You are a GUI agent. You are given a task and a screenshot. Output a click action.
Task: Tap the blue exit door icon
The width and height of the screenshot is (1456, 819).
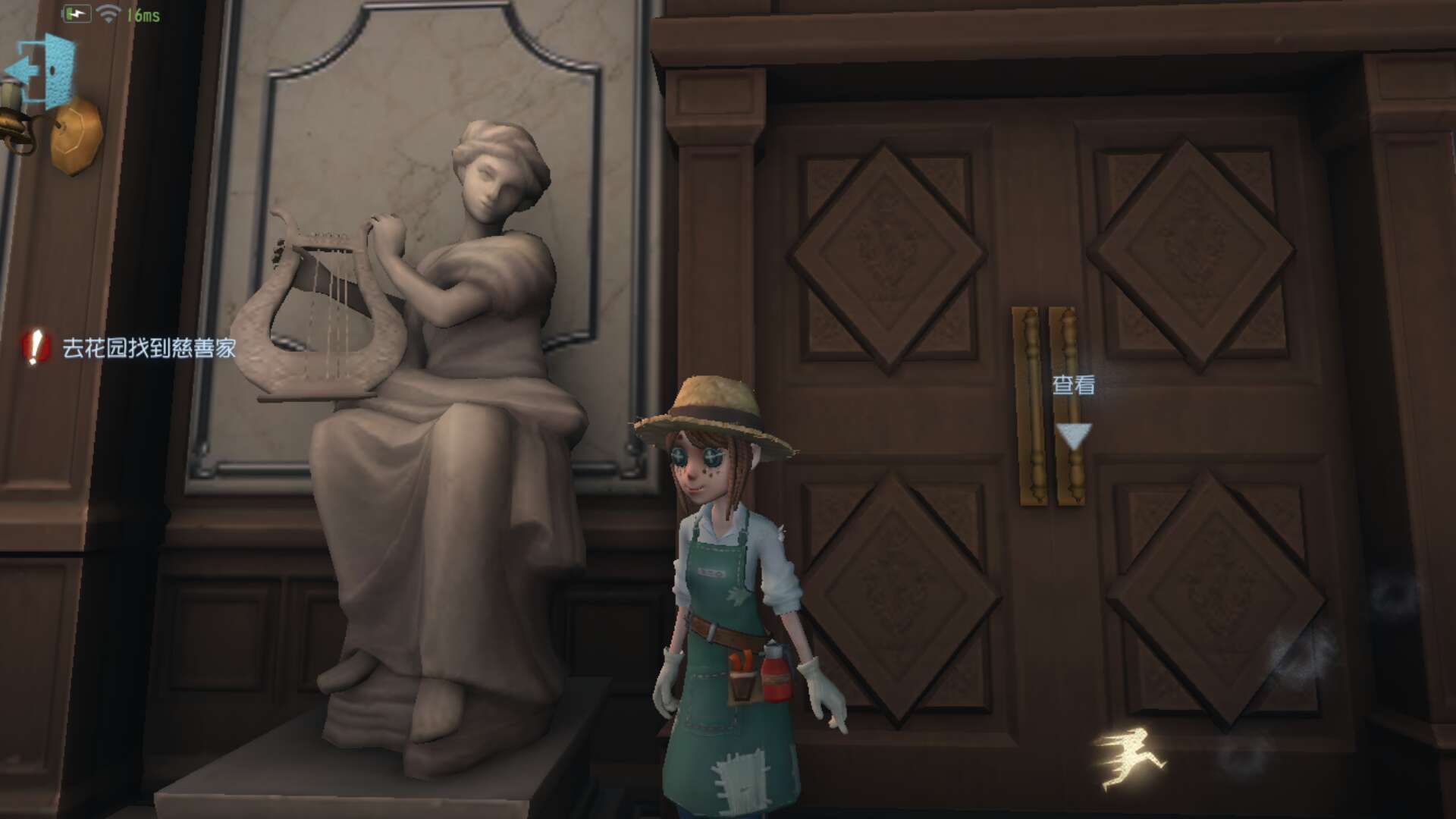point(42,72)
